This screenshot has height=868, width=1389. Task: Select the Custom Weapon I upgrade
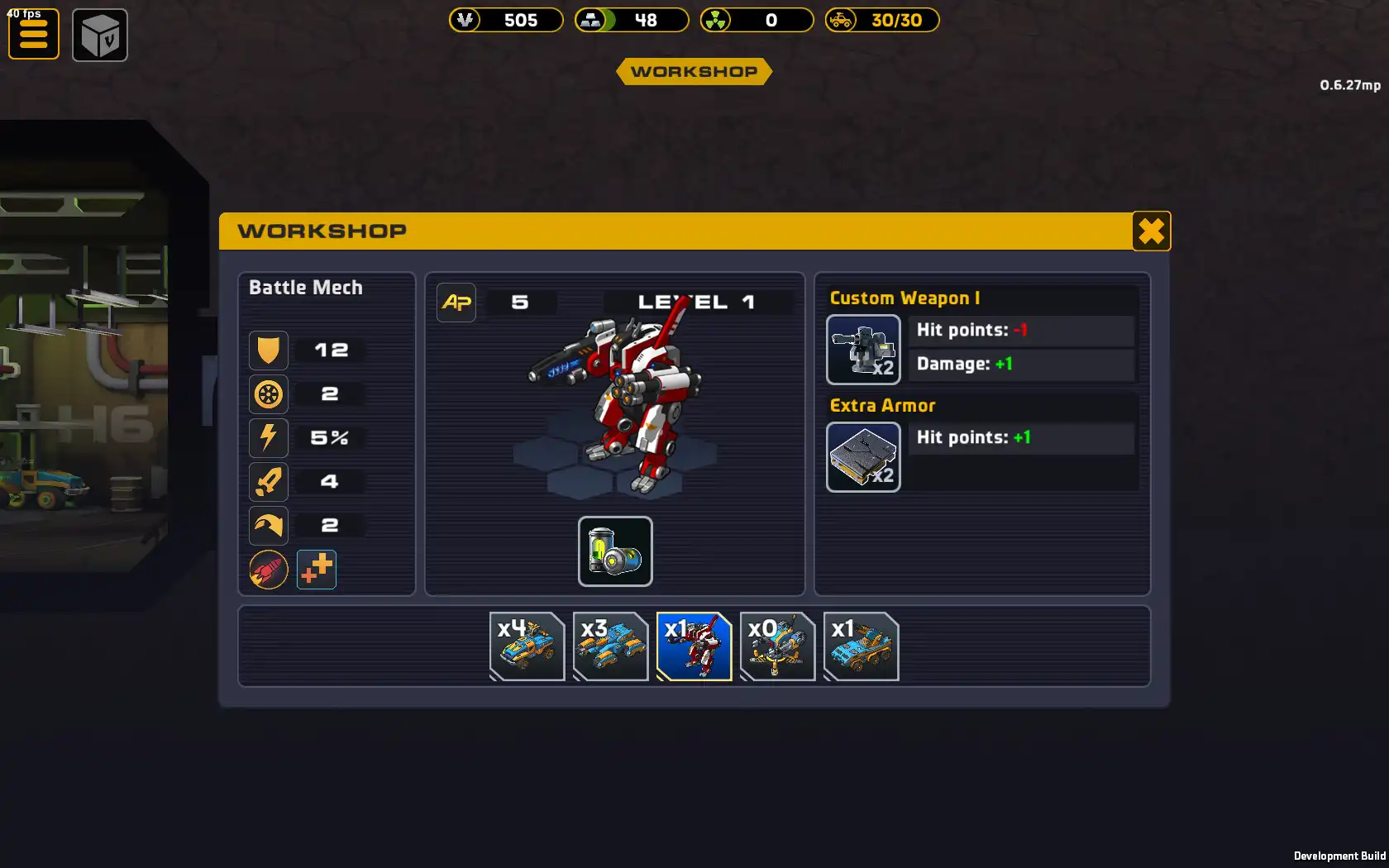pyautogui.click(x=863, y=350)
